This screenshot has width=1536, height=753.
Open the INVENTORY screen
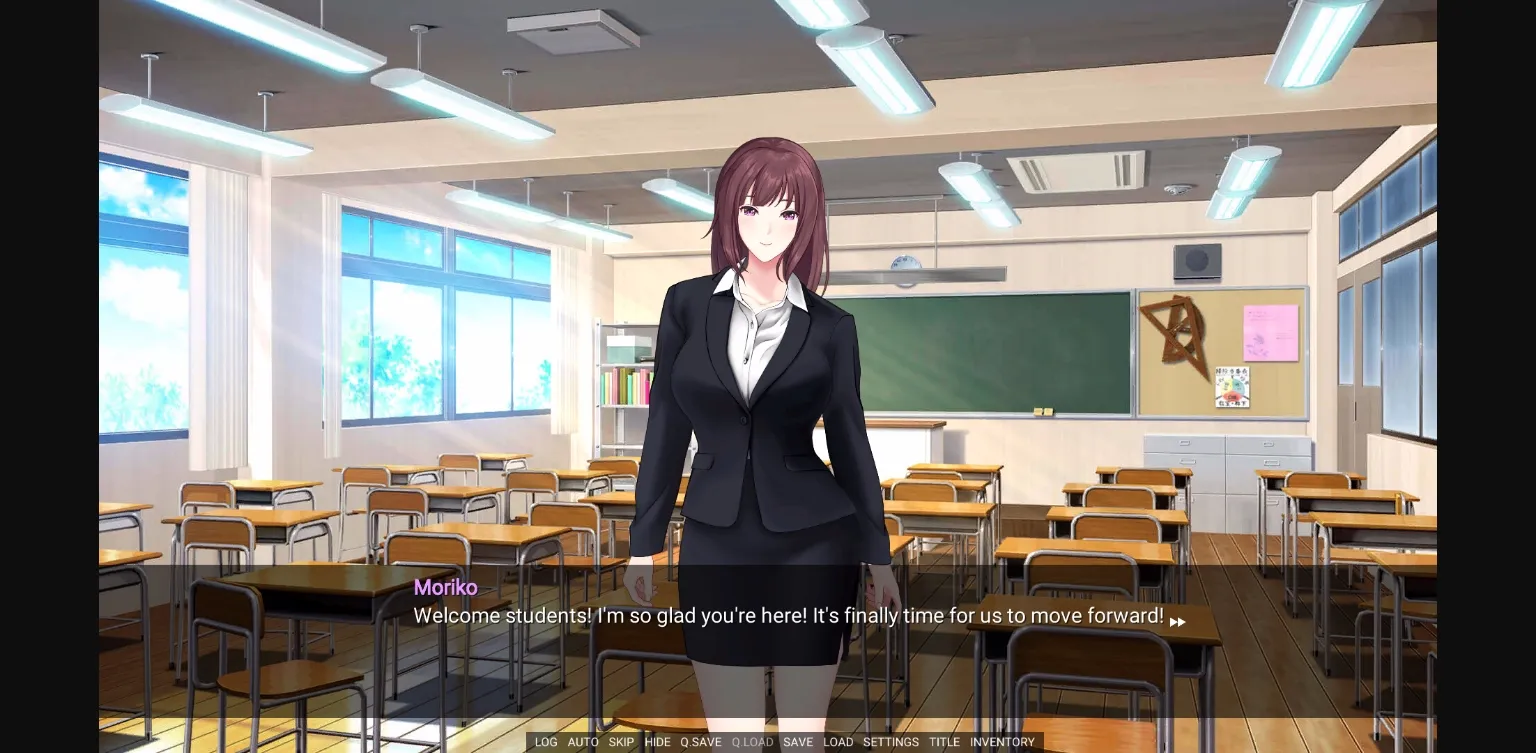pos(1002,742)
